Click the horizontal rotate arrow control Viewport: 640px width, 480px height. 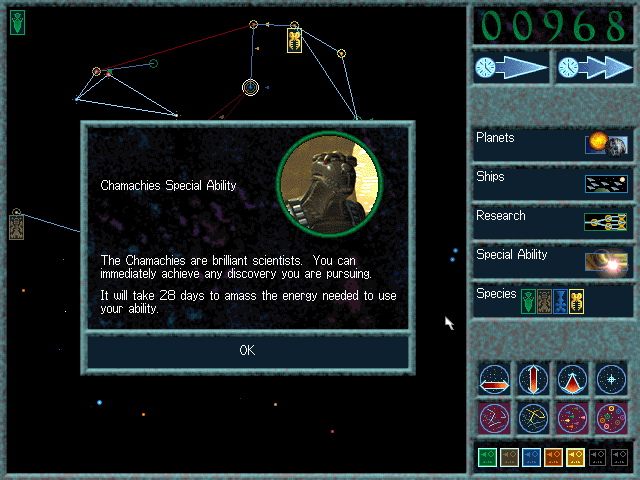click(x=495, y=379)
